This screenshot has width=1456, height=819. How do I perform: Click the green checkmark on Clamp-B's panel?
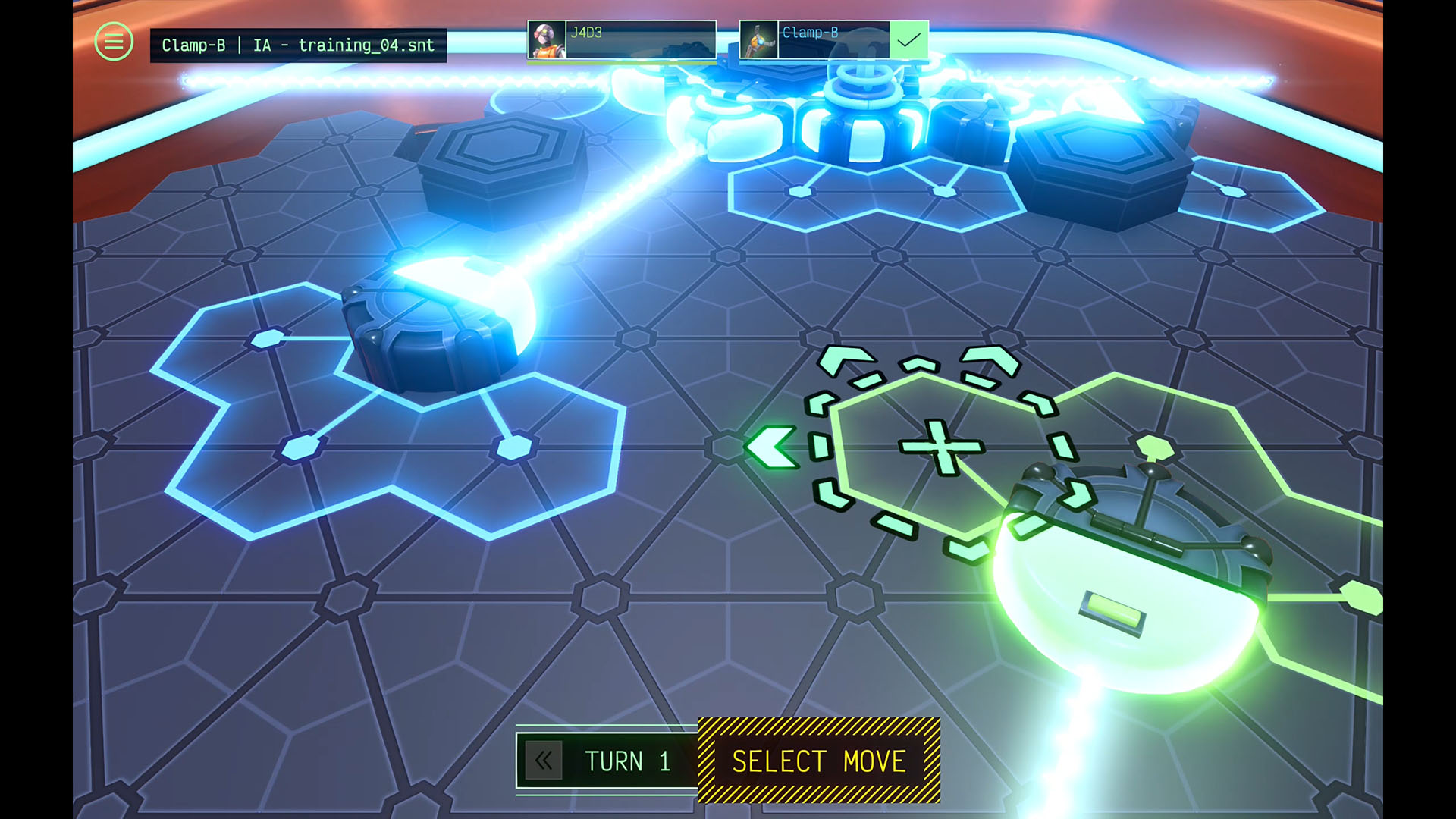(908, 39)
